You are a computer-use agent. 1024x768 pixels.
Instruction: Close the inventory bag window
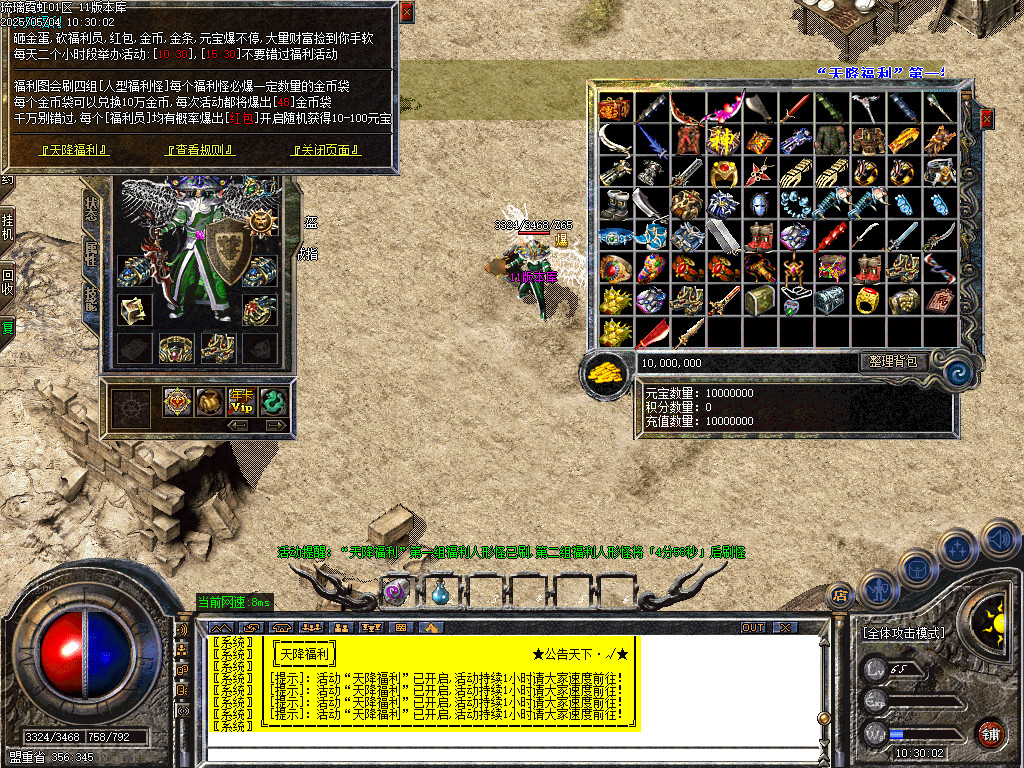[x=987, y=119]
